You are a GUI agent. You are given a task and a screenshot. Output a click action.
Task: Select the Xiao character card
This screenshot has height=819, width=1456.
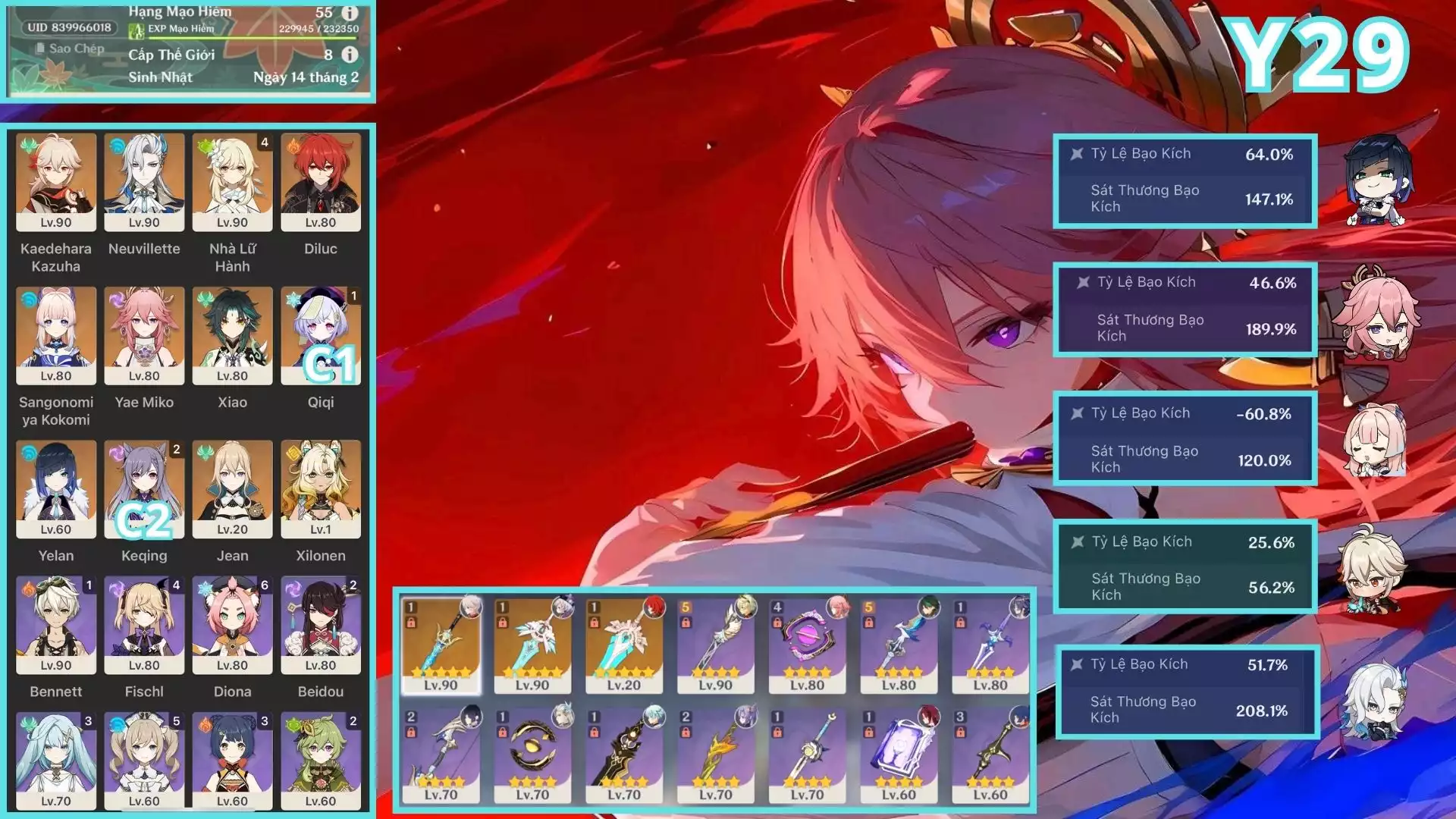tap(232, 335)
